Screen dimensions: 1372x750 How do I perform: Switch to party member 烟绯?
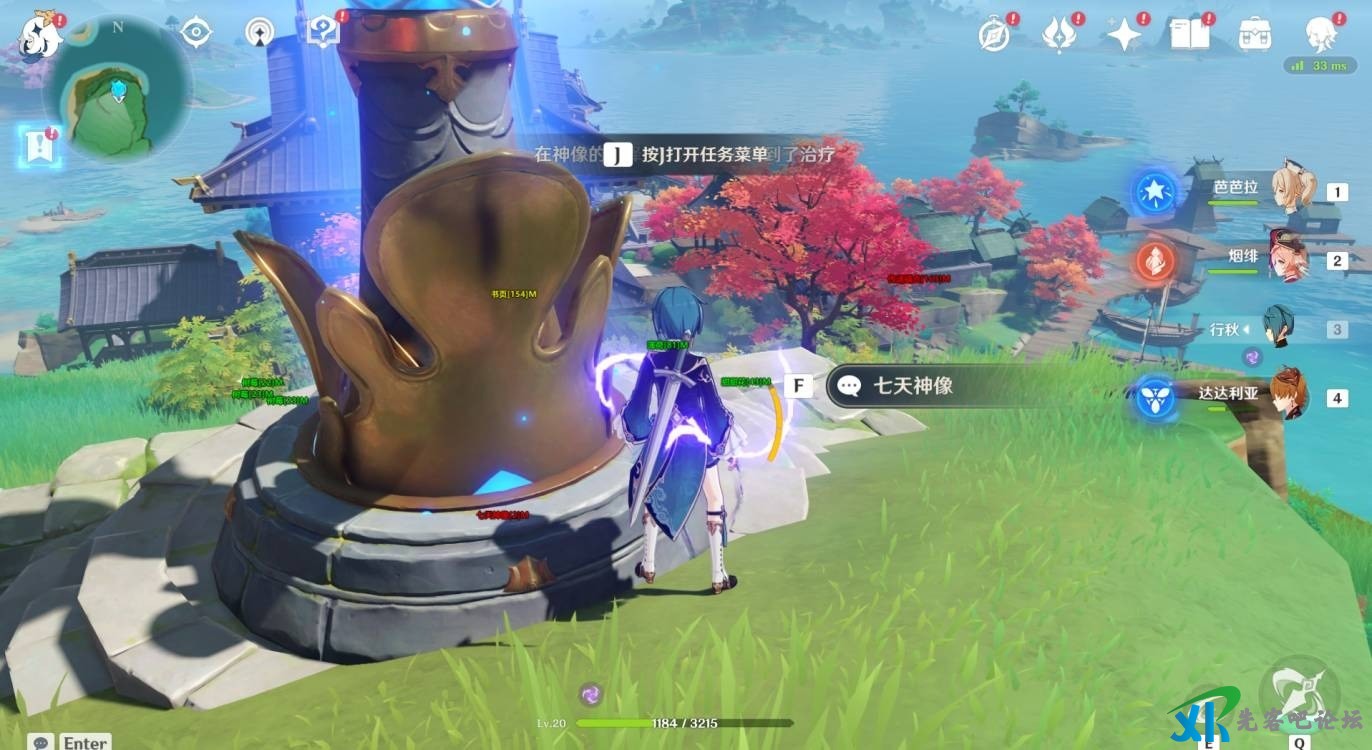click(1291, 260)
